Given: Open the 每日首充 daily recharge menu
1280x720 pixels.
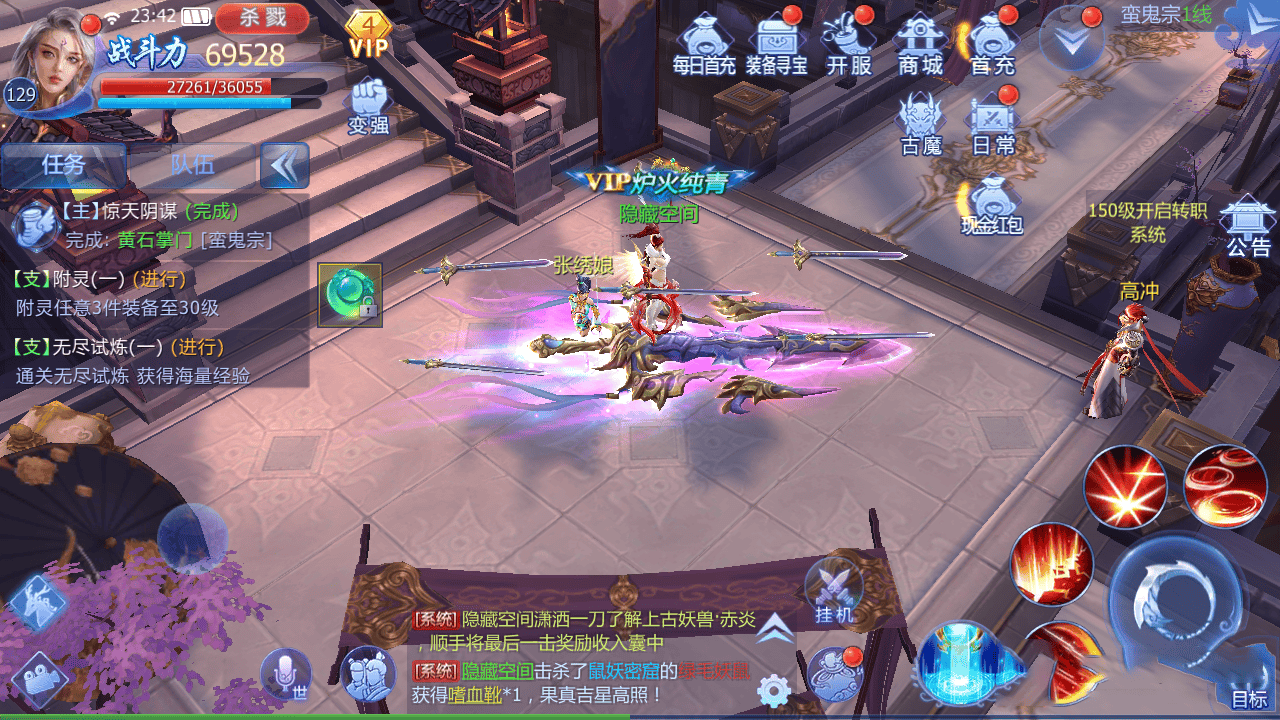Looking at the screenshot, I should point(704,44).
